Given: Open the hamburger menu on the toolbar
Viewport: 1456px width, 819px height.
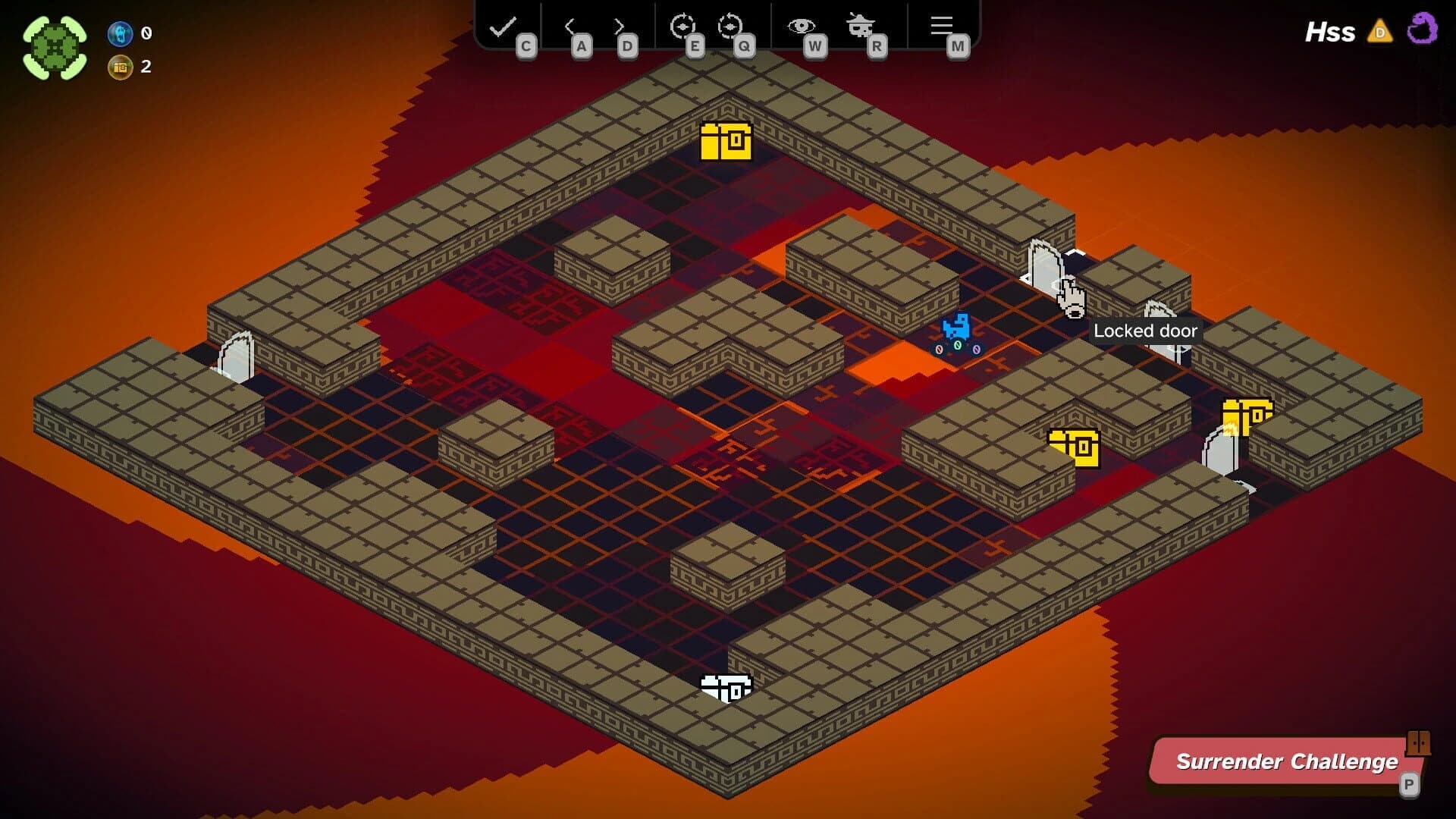Looking at the screenshot, I should point(941,25).
